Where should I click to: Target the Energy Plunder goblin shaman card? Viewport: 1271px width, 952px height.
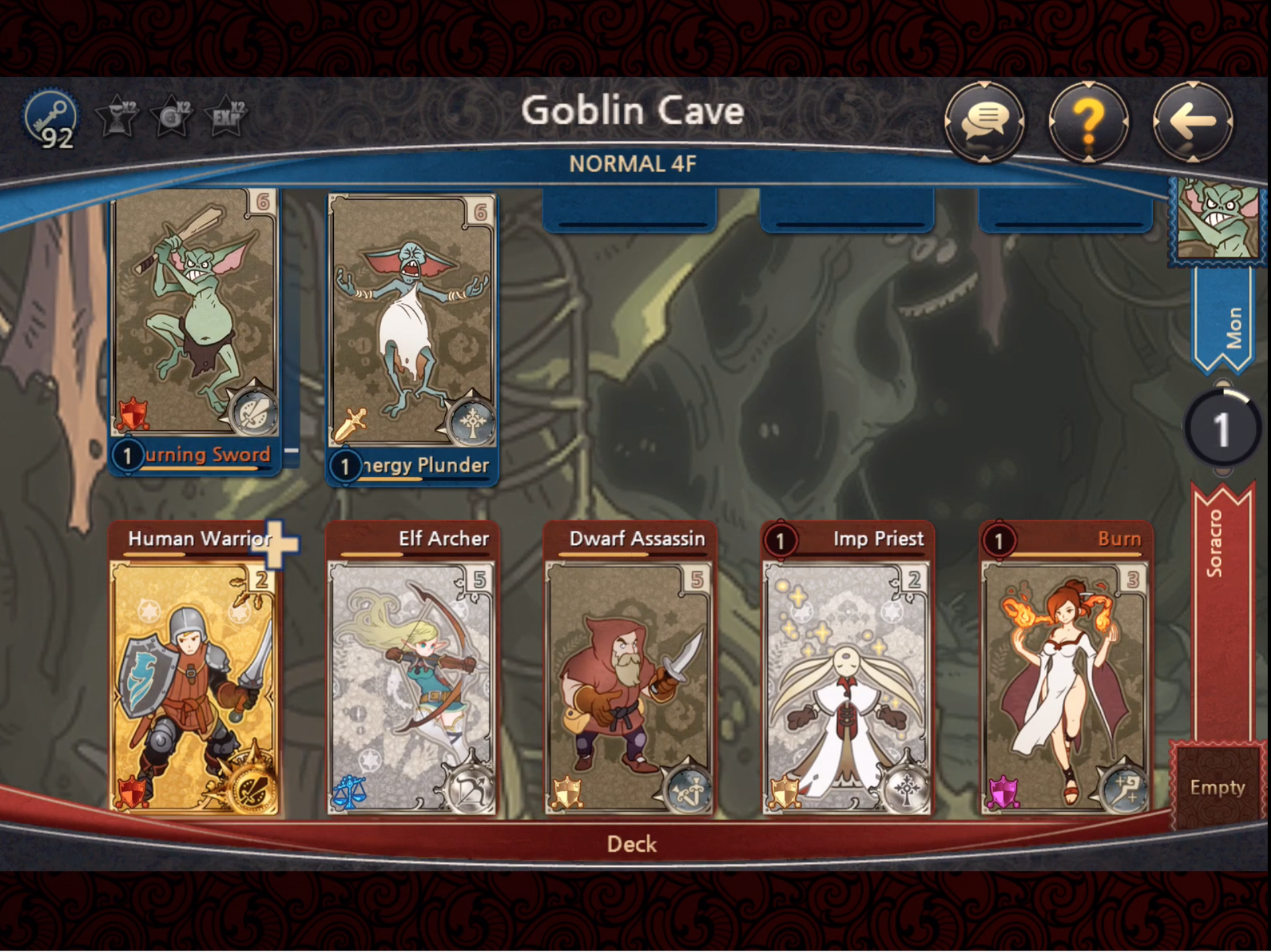(412, 324)
